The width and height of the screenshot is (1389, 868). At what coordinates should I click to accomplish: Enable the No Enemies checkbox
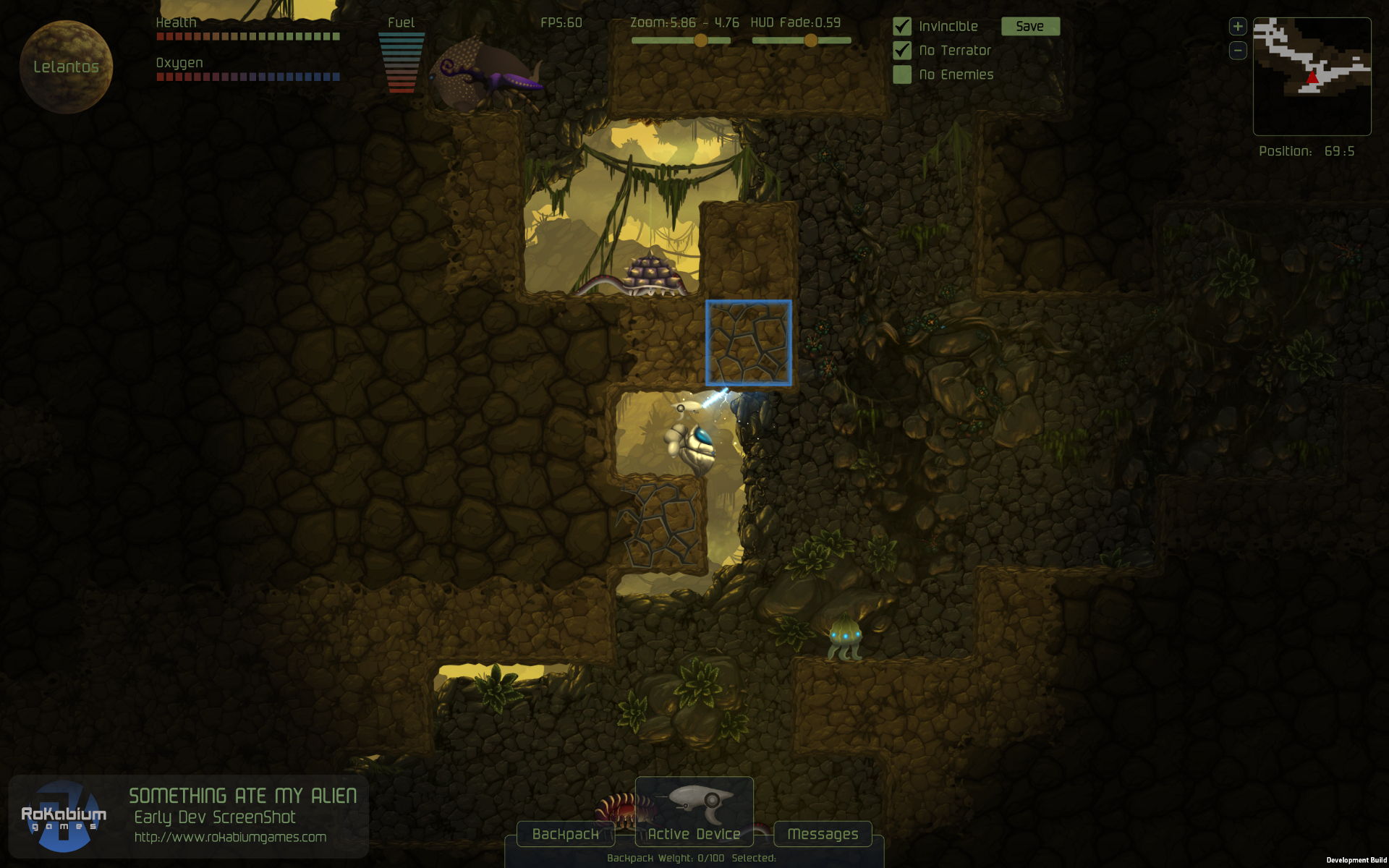[x=902, y=75]
